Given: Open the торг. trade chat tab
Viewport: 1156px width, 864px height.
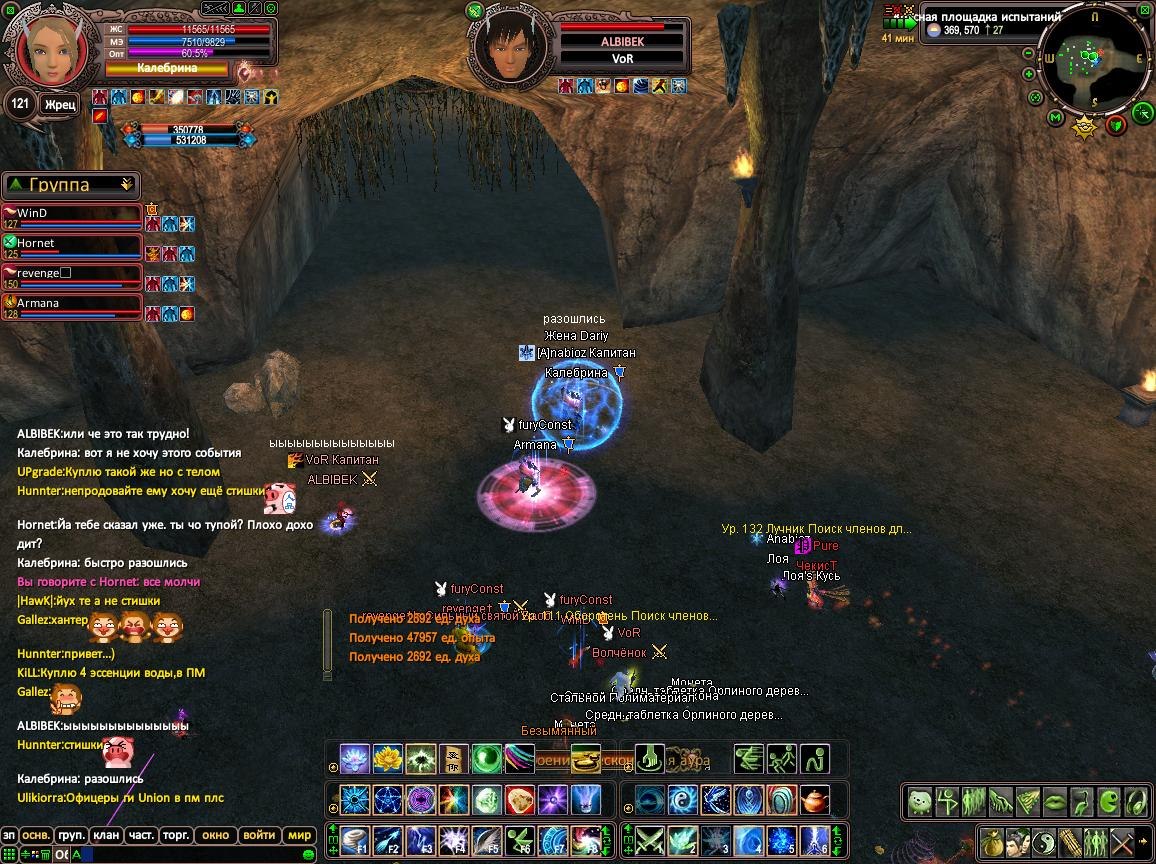Looking at the screenshot, I should click(x=177, y=835).
